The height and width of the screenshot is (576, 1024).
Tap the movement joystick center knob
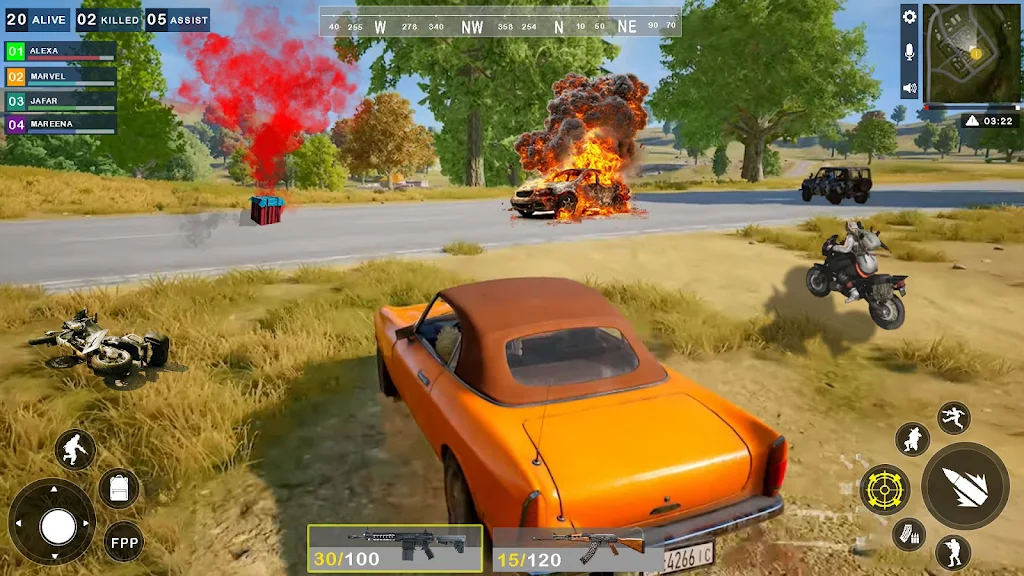(x=58, y=526)
